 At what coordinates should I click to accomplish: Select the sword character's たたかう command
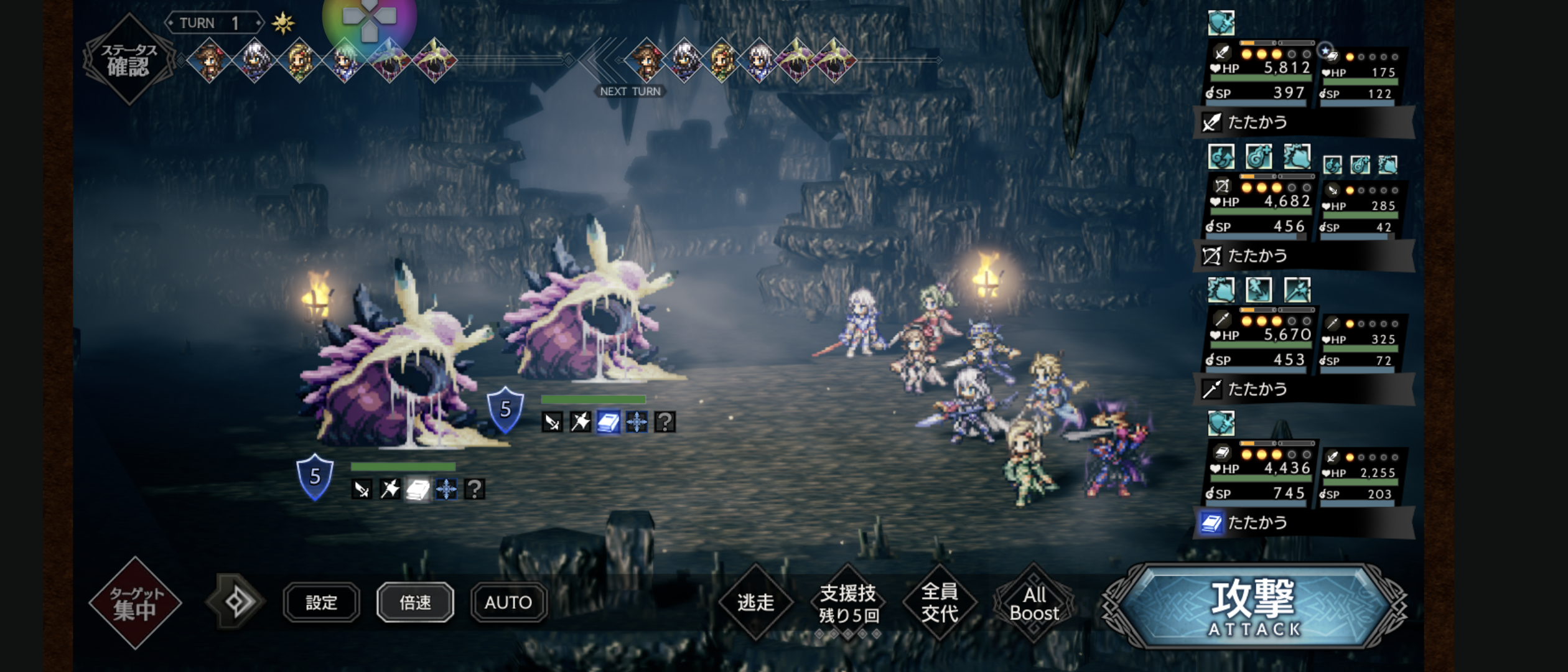[1304, 123]
